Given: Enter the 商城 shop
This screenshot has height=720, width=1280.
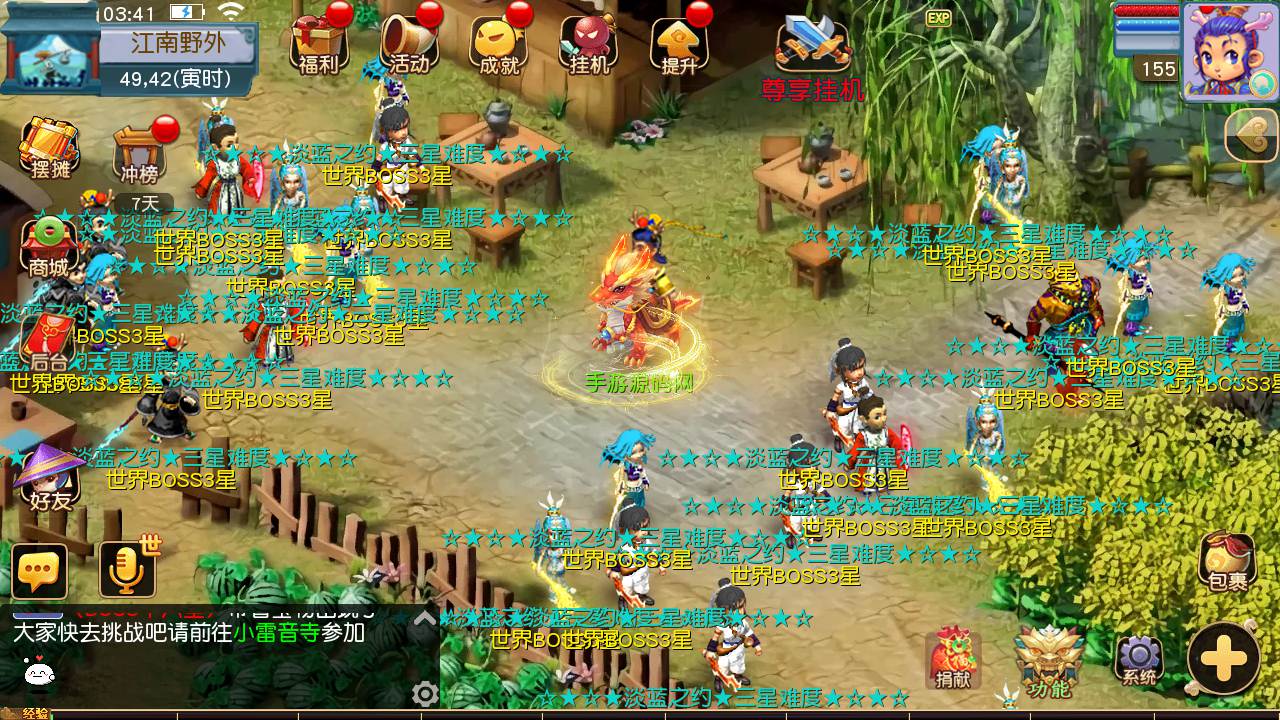Looking at the screenshot, I should tap(48, 246).
